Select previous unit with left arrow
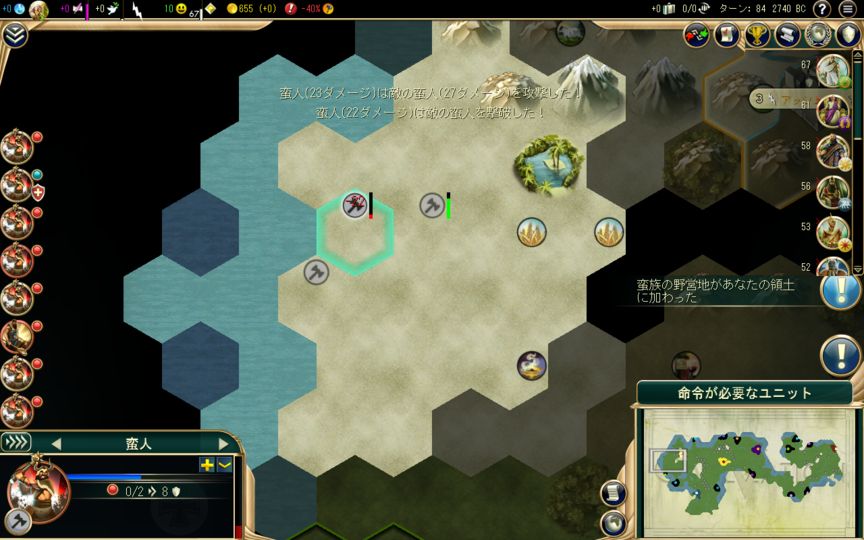Viewport: 864px width, 540px height. pyautogui.click(x=56, y=443)
